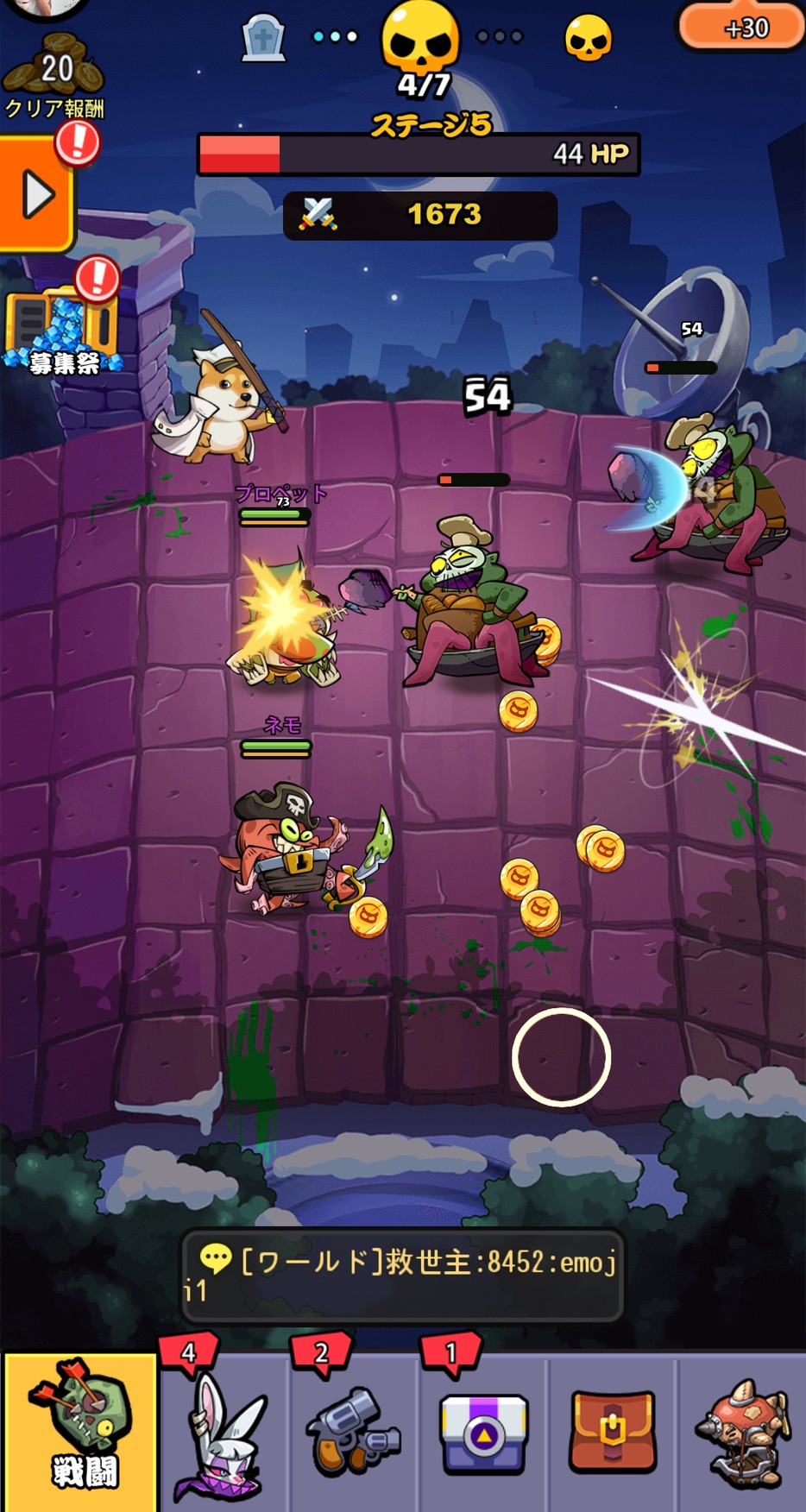The image size is (806, 1512).
Task: Select the tombstone stage icon
Action: [263, 39]
